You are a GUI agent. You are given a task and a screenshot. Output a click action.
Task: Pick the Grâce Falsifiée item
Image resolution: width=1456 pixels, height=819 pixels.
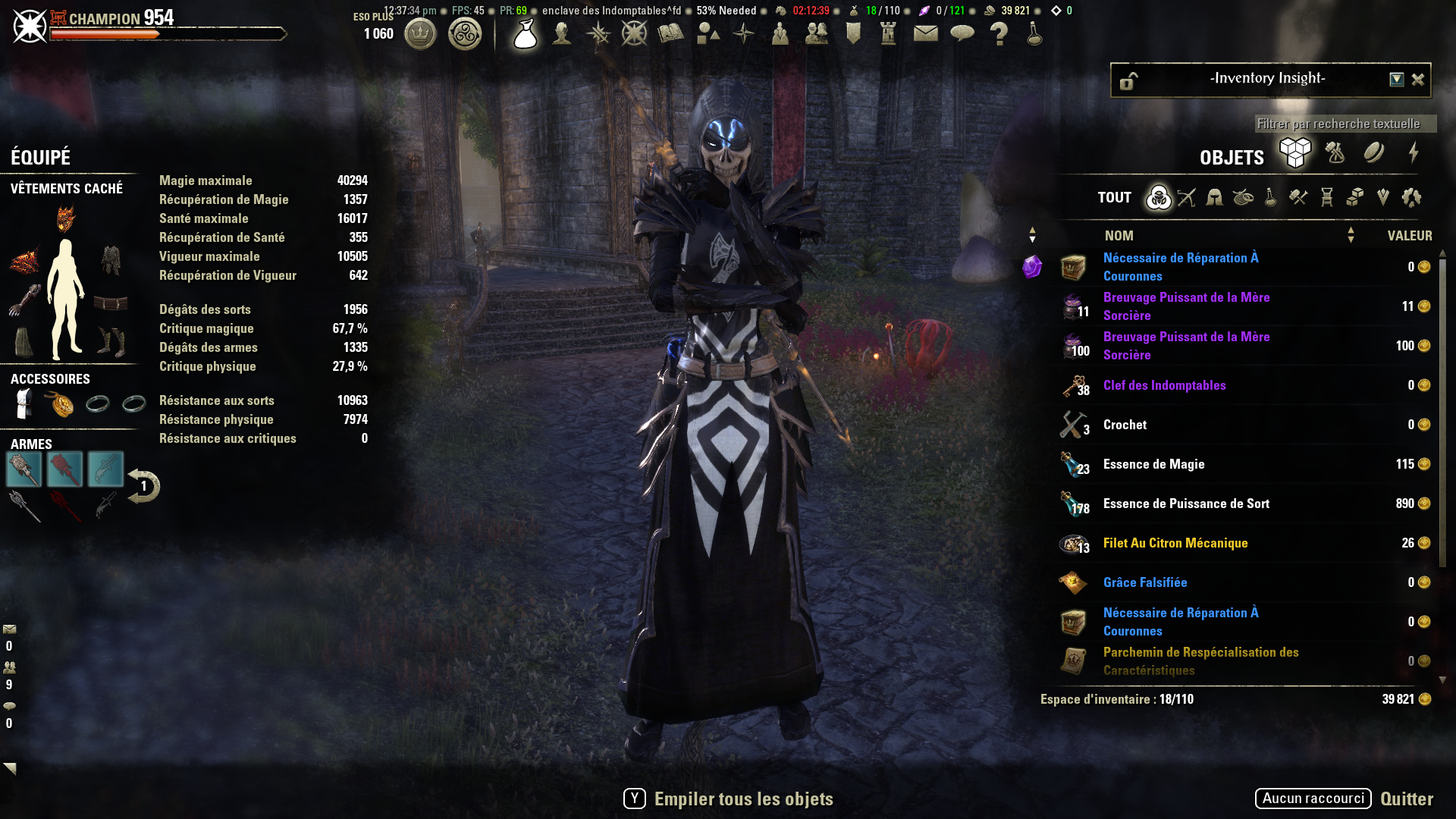(1144, 582)
